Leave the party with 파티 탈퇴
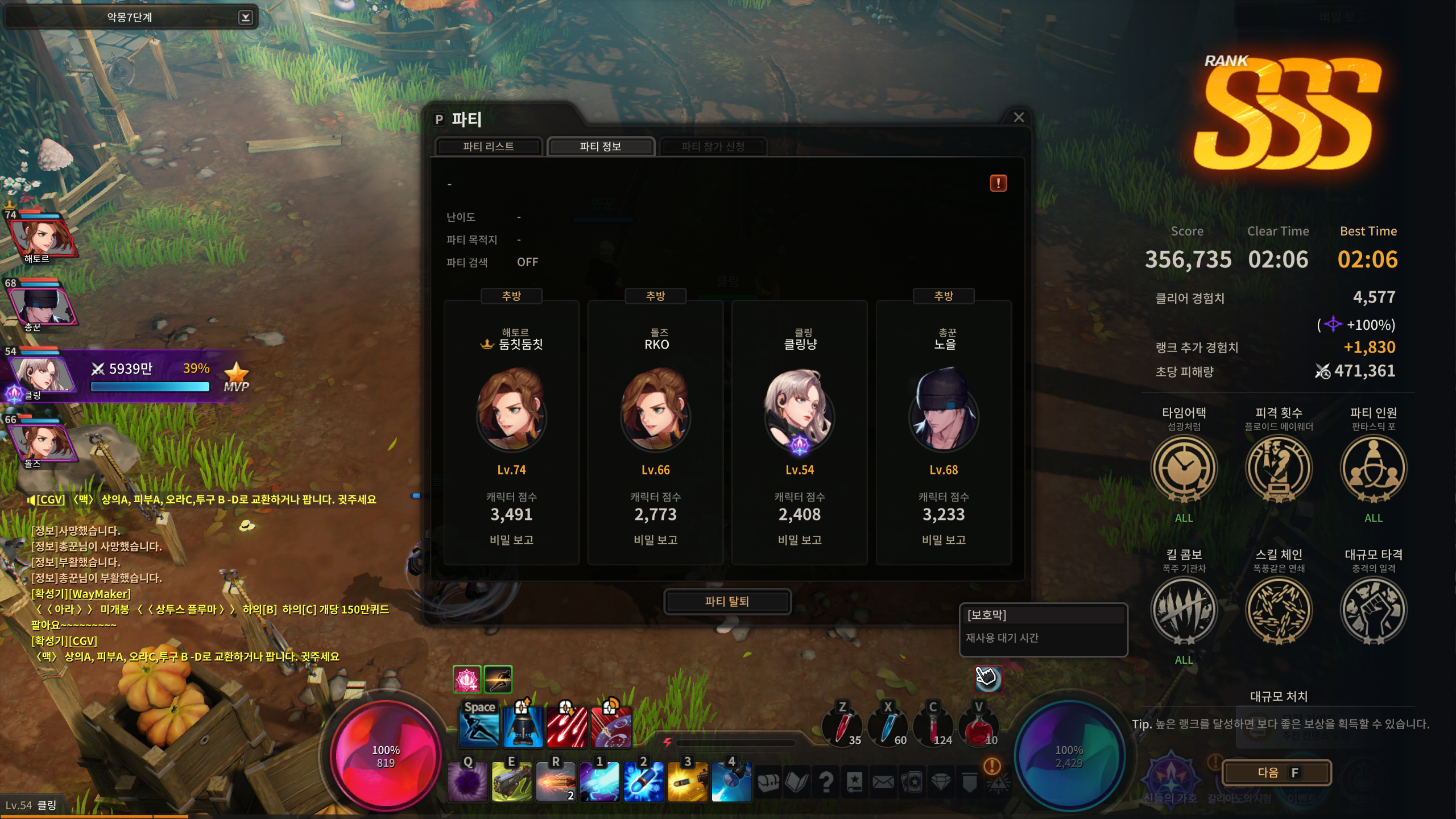 click(x=727, y=602)
